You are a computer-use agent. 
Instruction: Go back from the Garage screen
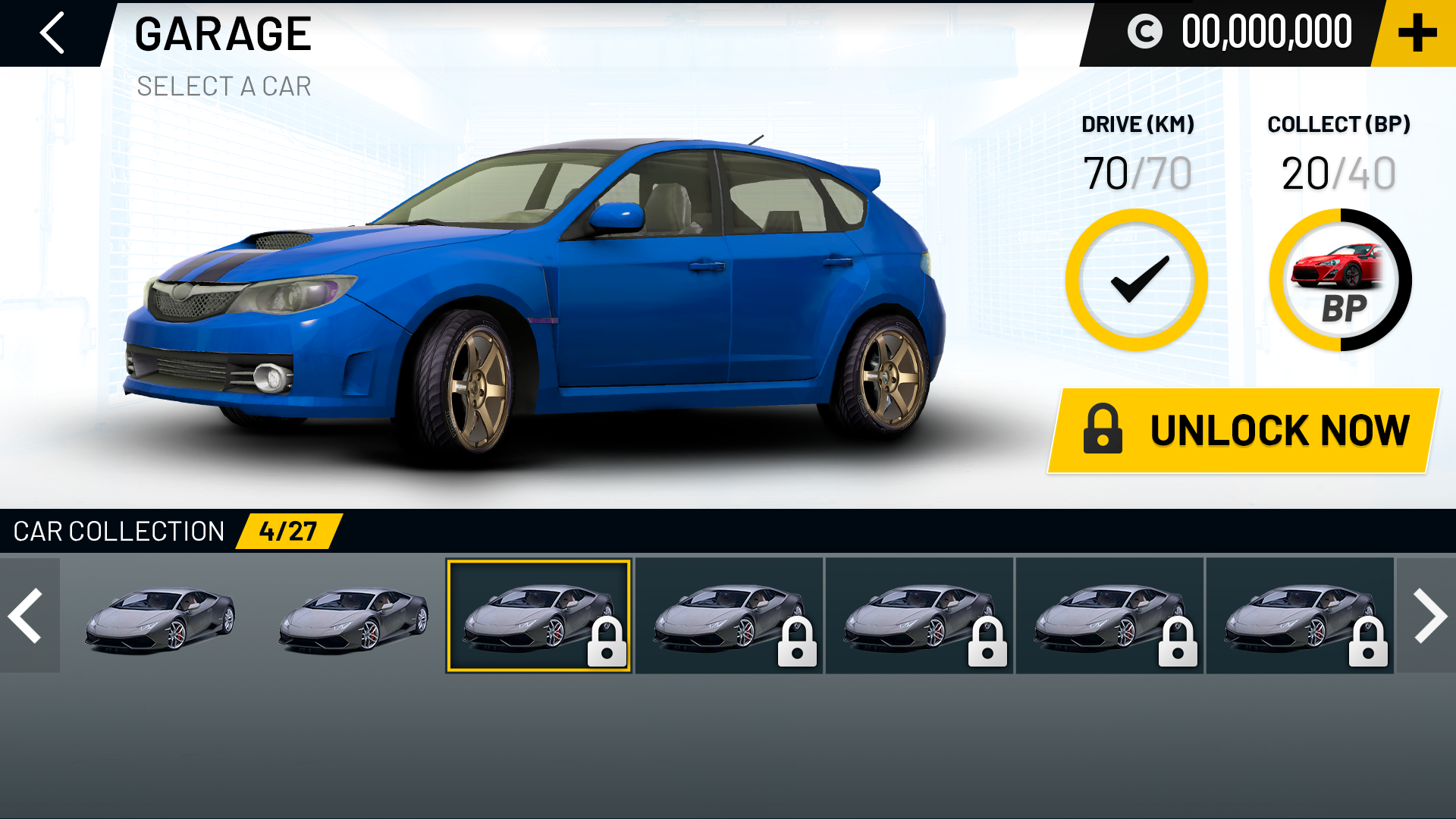tap(52, 33)
